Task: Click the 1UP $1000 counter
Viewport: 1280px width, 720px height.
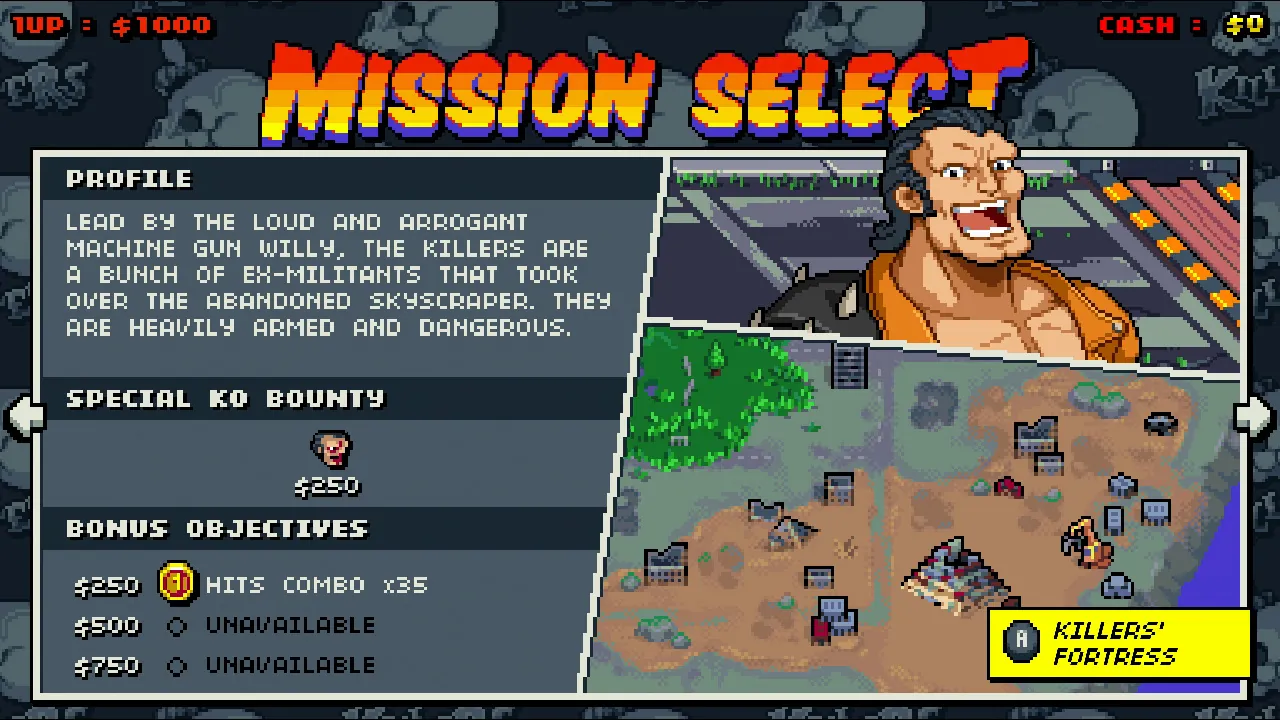Action: click(110, 25)
